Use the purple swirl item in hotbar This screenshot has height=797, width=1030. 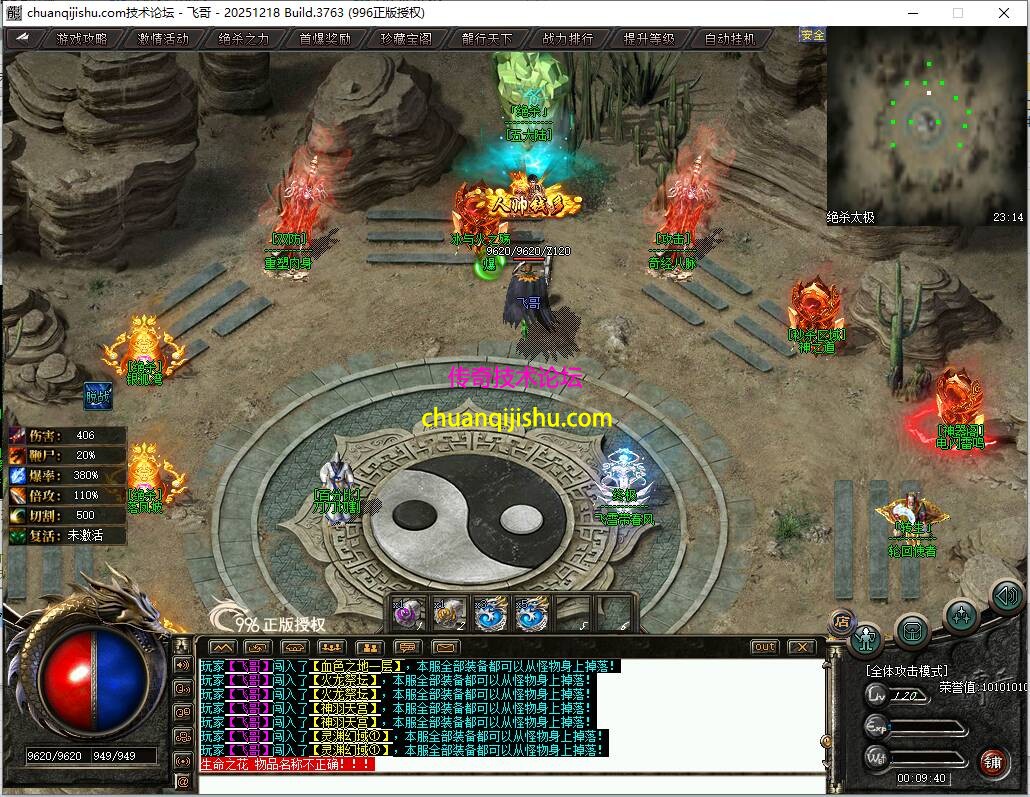(409, 613)
